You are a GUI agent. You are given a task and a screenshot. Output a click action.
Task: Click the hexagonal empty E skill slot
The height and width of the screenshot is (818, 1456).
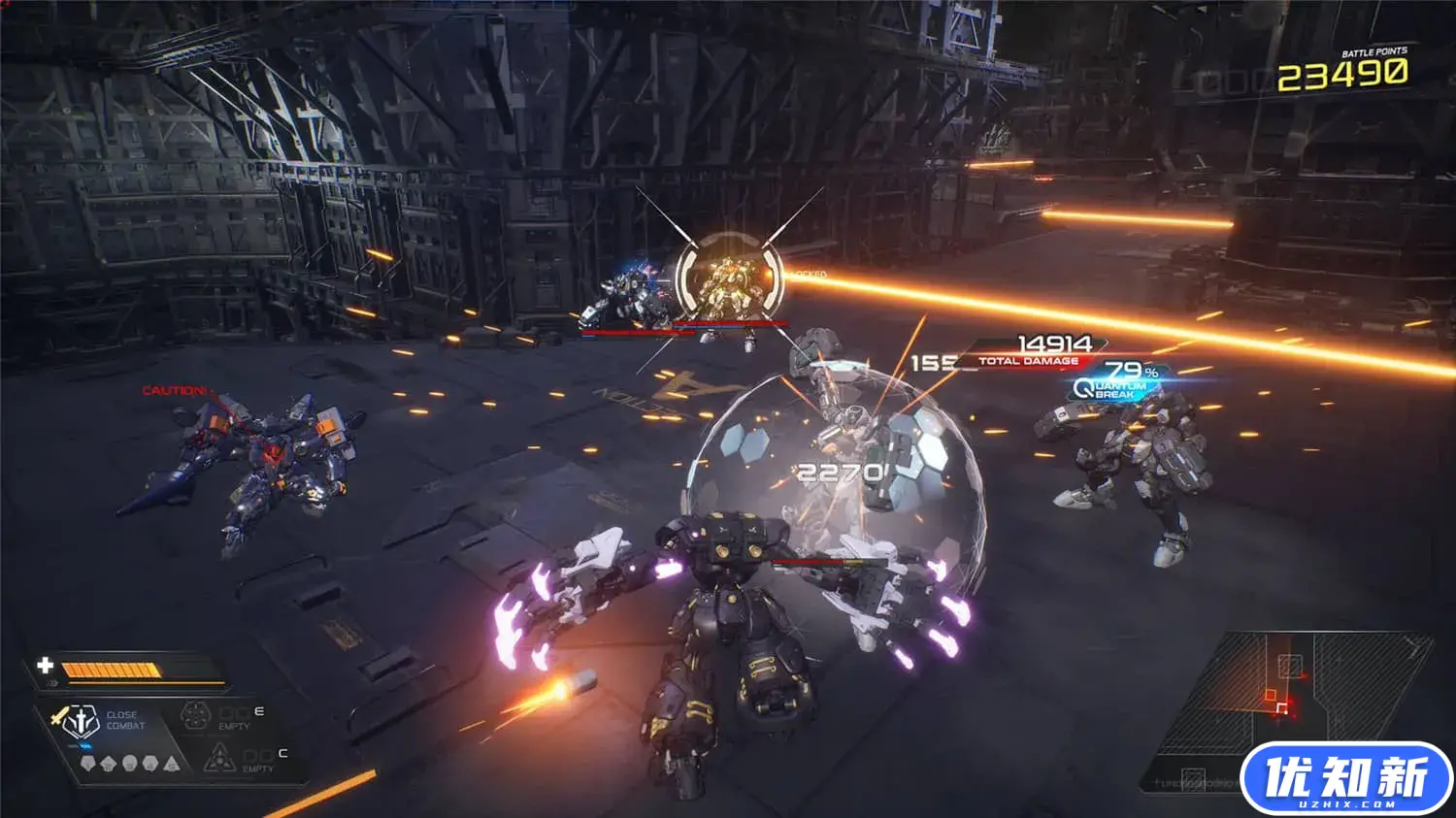point(197,717)
